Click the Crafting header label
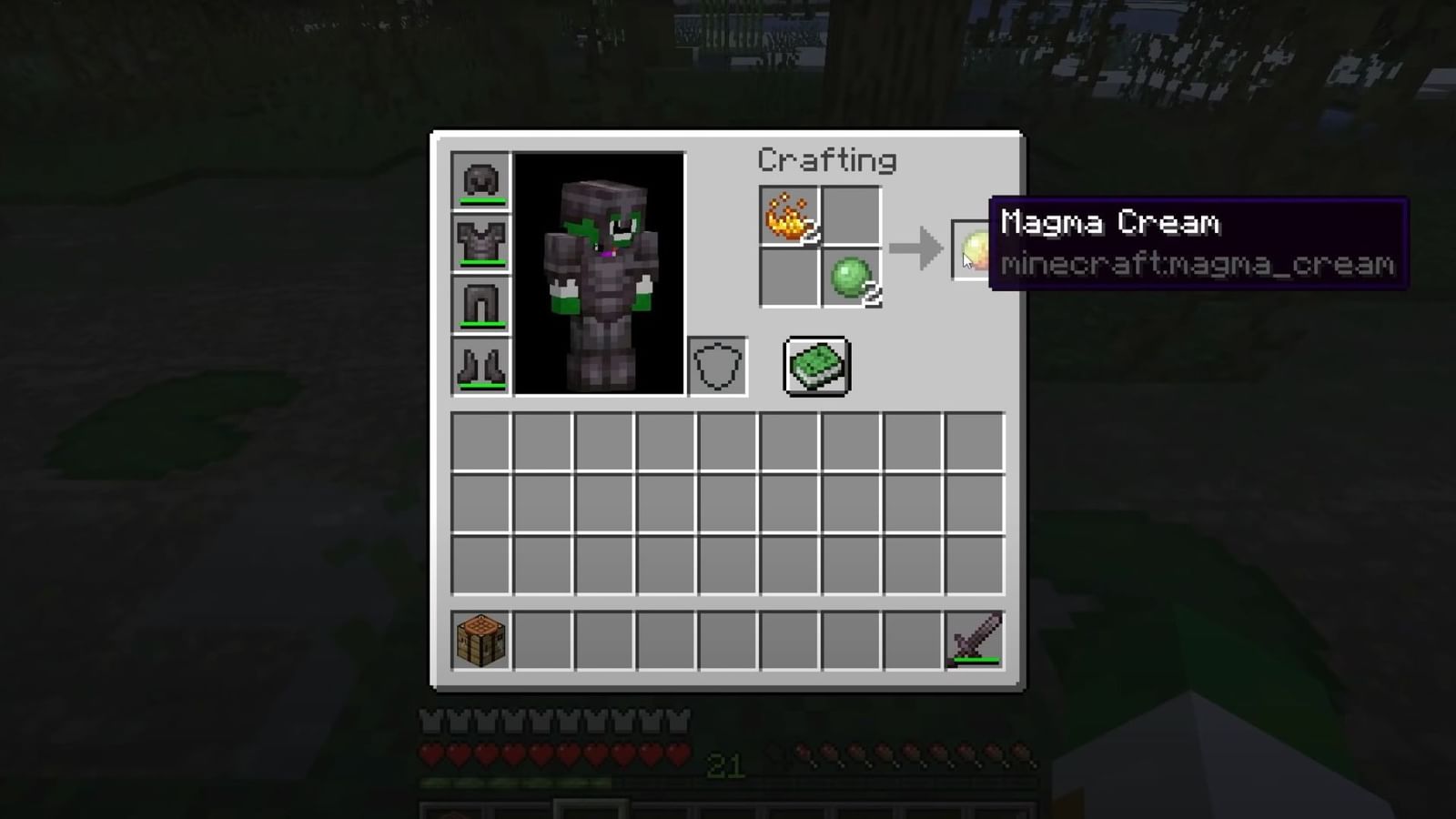1456x819 pixels. coord(827,159)
